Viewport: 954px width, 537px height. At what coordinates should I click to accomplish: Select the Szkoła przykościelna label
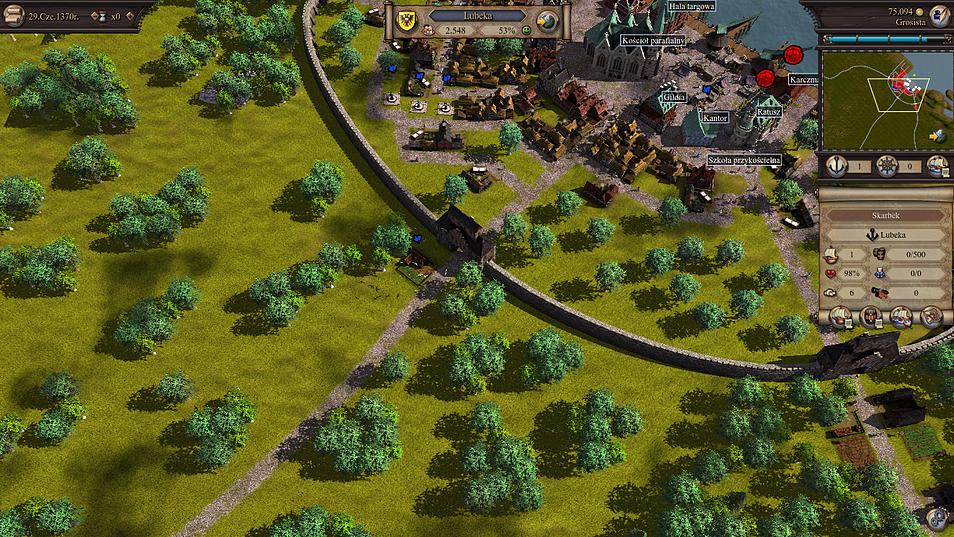click(745, 159)
